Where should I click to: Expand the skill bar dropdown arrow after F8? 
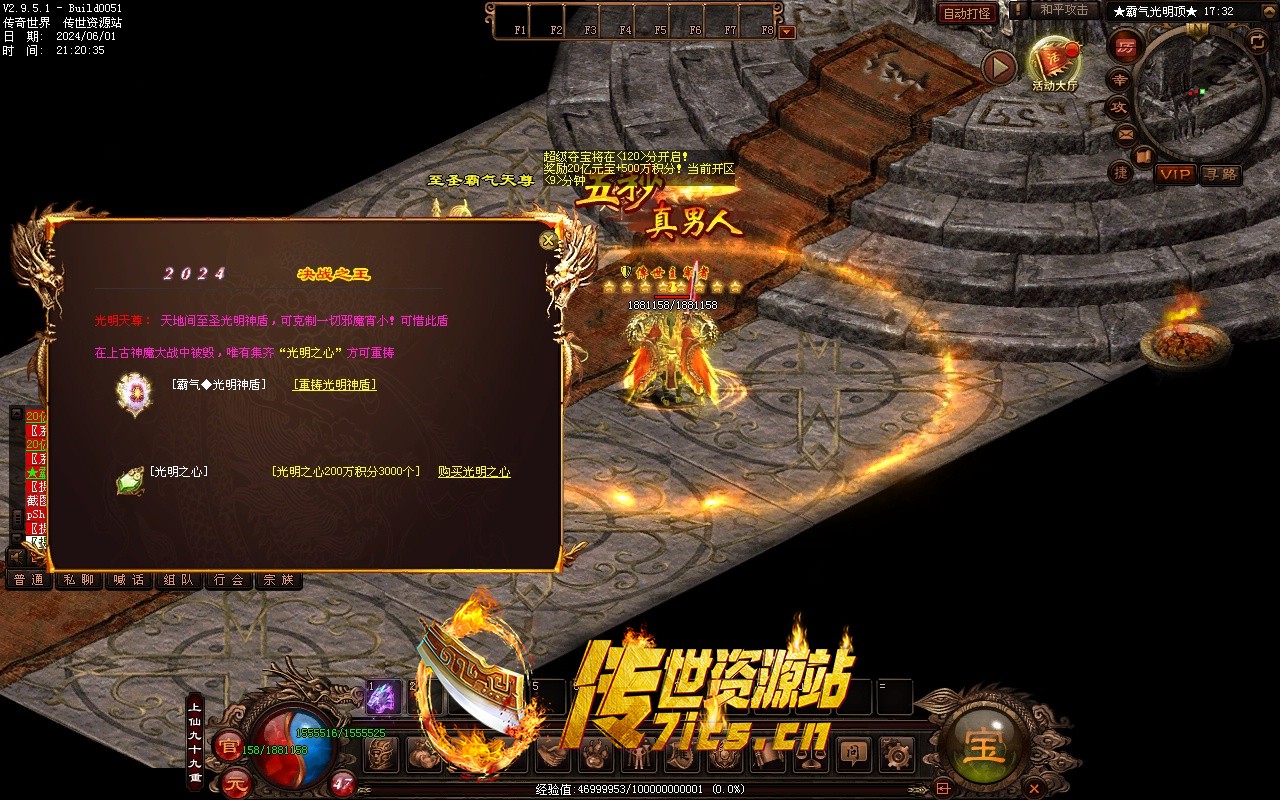(787, 31)
